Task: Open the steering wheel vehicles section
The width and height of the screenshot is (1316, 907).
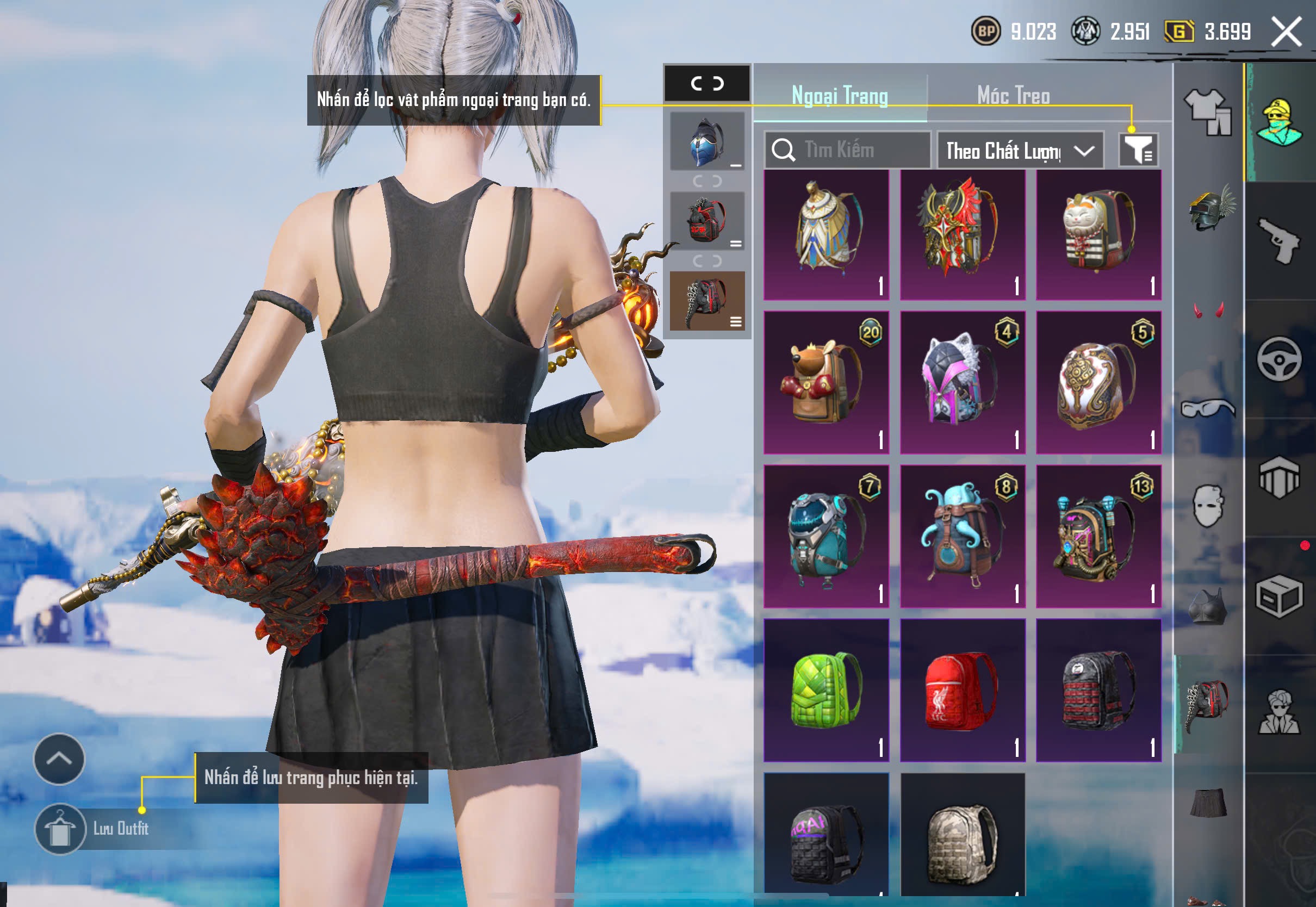Action: point(1279,359)
